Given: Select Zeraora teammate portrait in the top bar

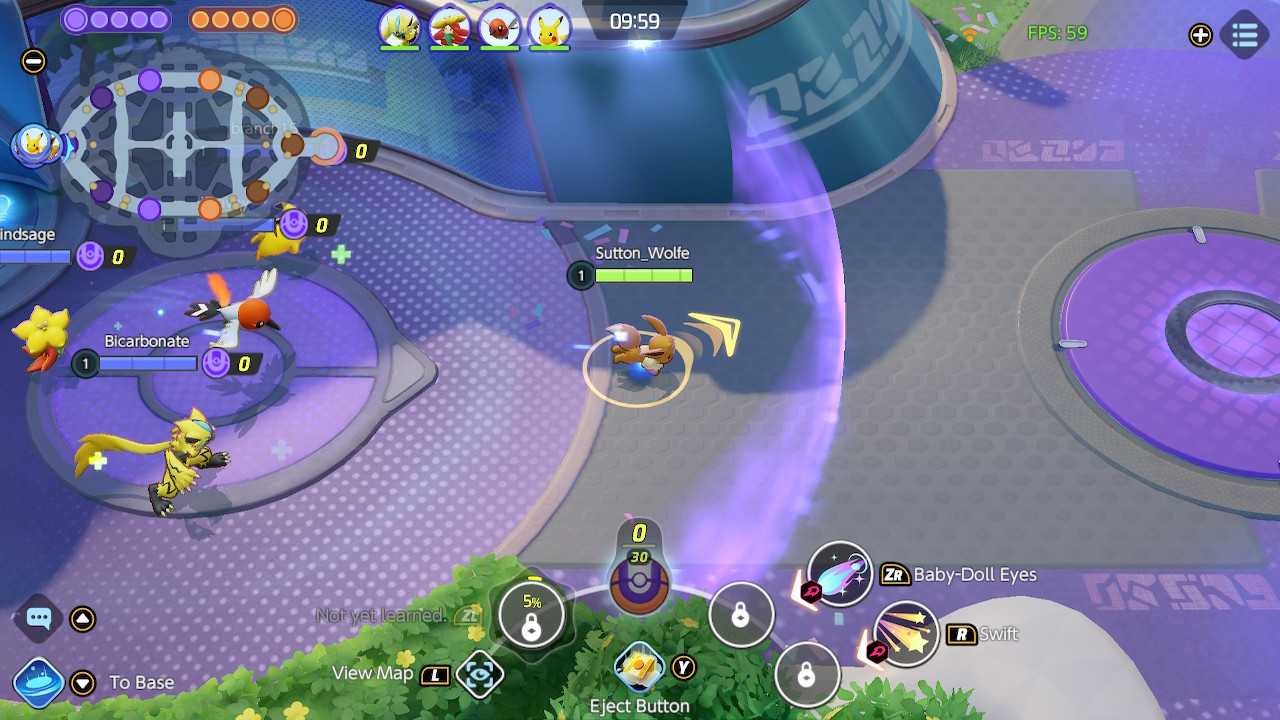Looking at the screenshot, I should pos(399,27).
